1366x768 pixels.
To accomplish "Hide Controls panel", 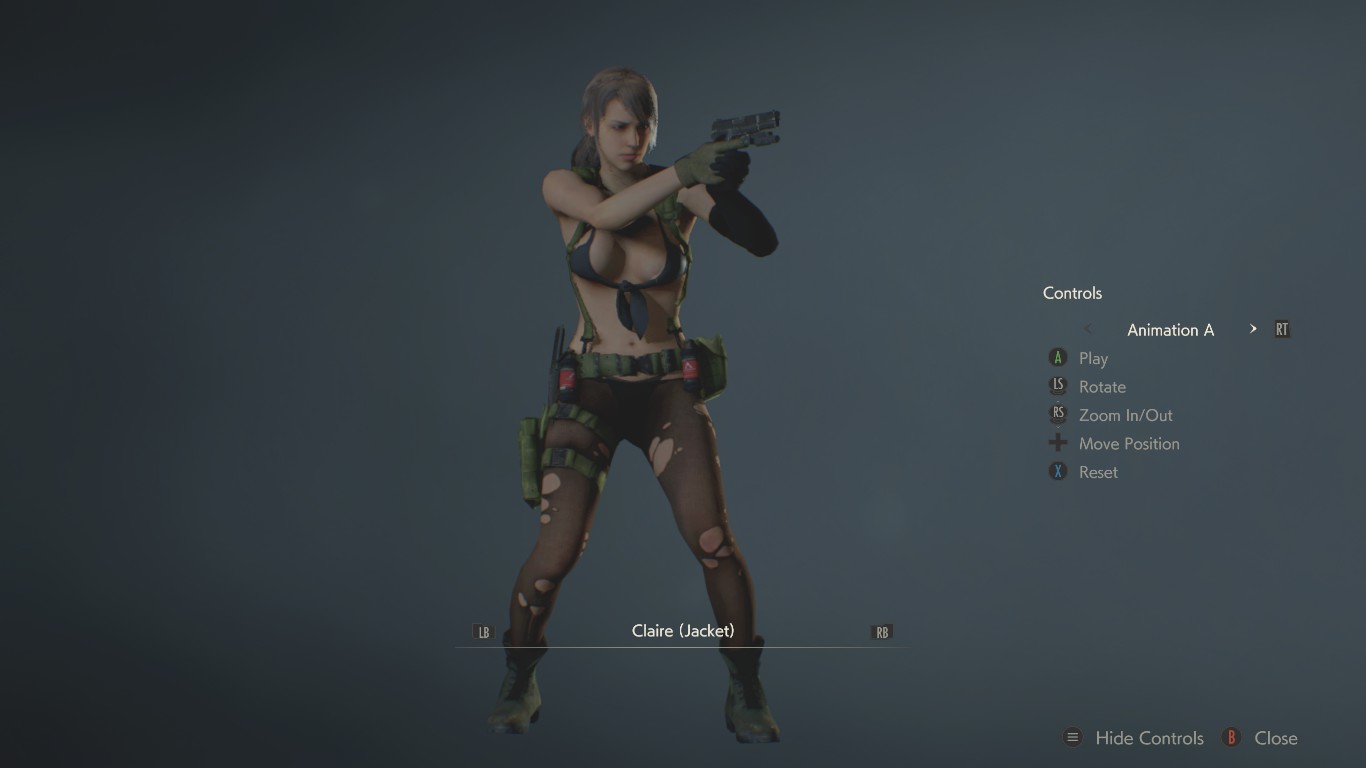I will click(x=1148, y=738).
